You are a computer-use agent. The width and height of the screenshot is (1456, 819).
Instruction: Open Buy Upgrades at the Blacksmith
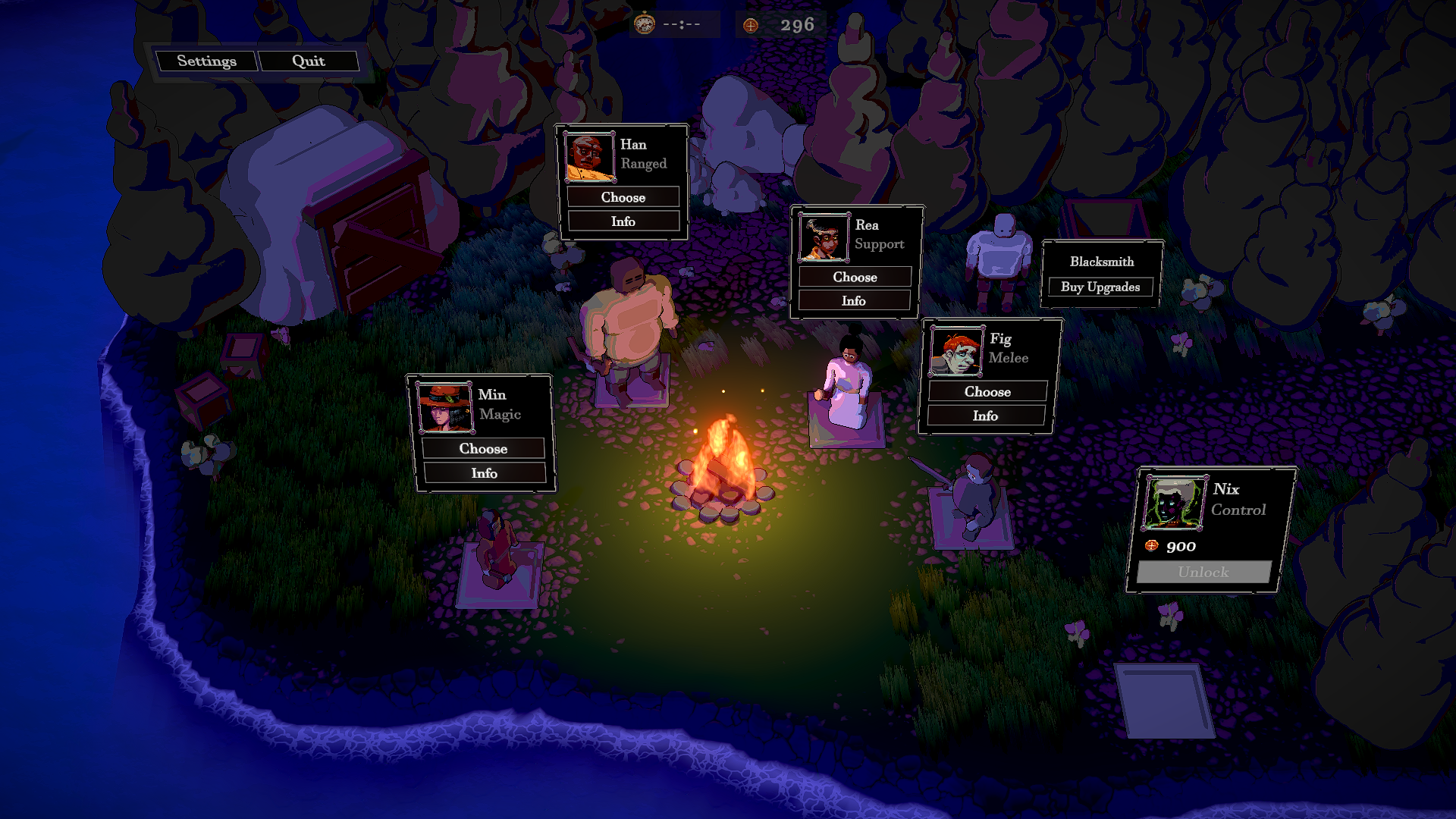point(1100,287)
